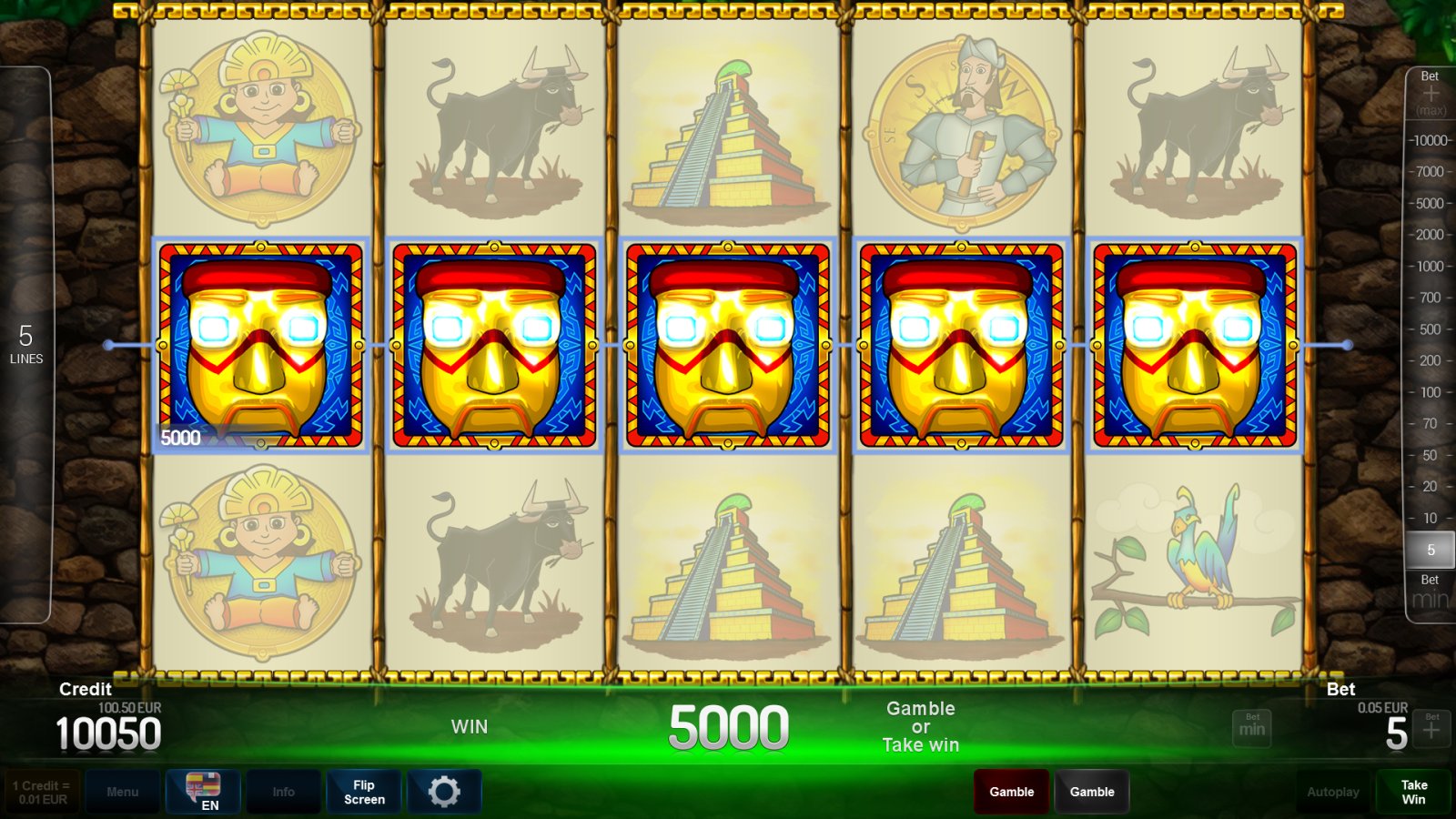Toggle Autoplay mode

(1334, 792)
